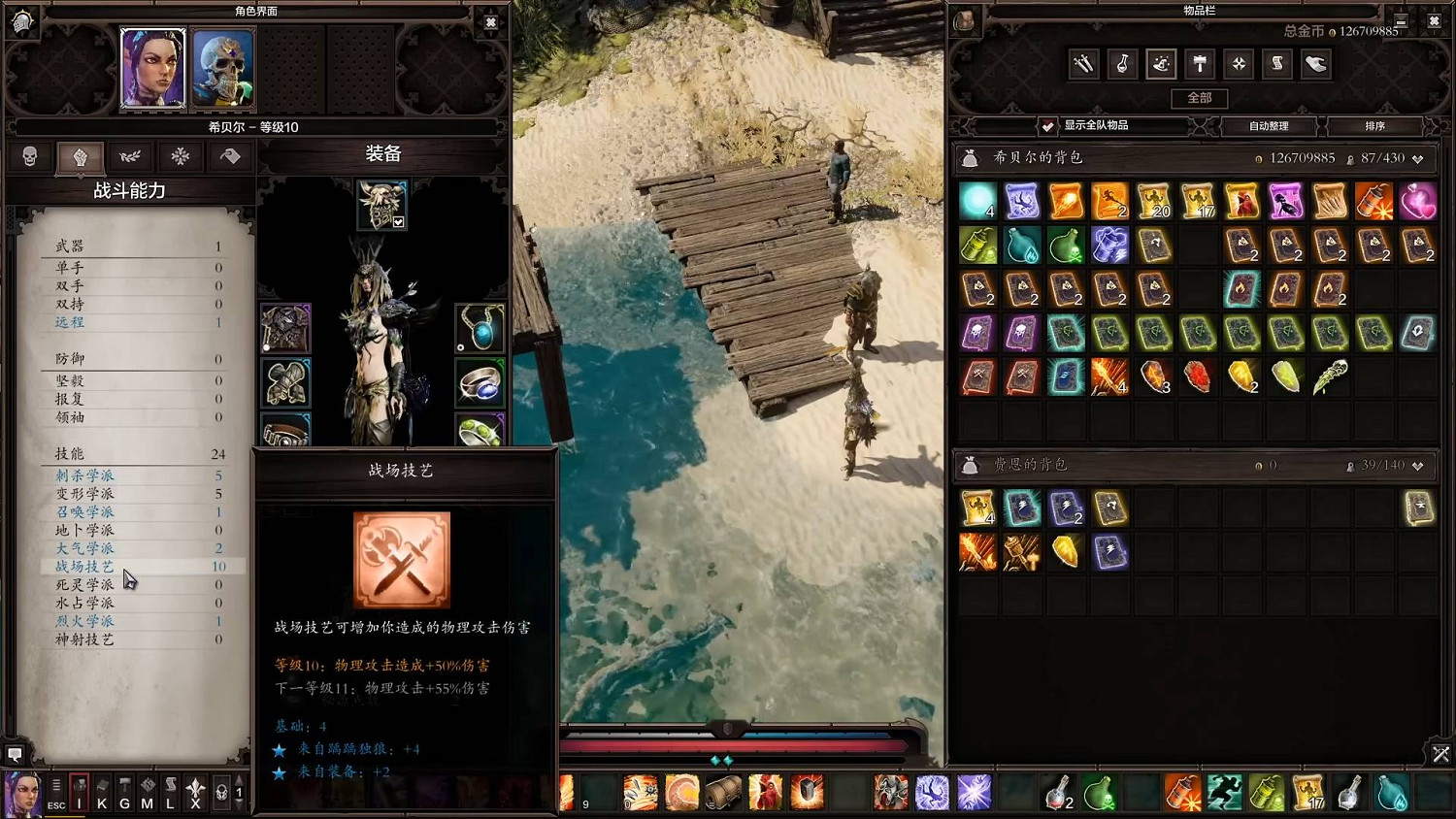Select the equipment hand filter icon
1456x819 pixels.
click(1314, 64)
